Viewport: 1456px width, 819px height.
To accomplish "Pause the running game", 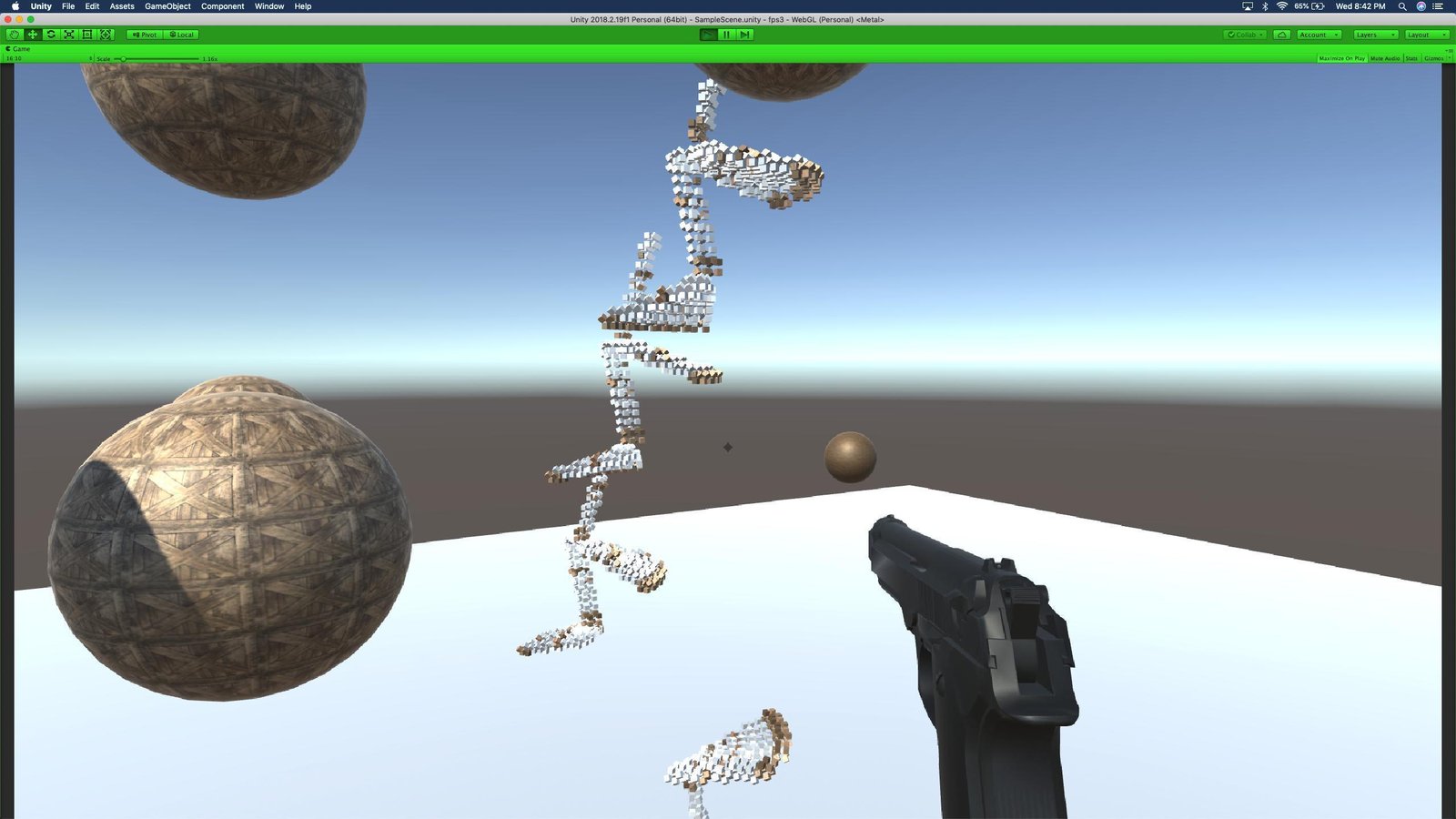I will [x=725, y=34].
